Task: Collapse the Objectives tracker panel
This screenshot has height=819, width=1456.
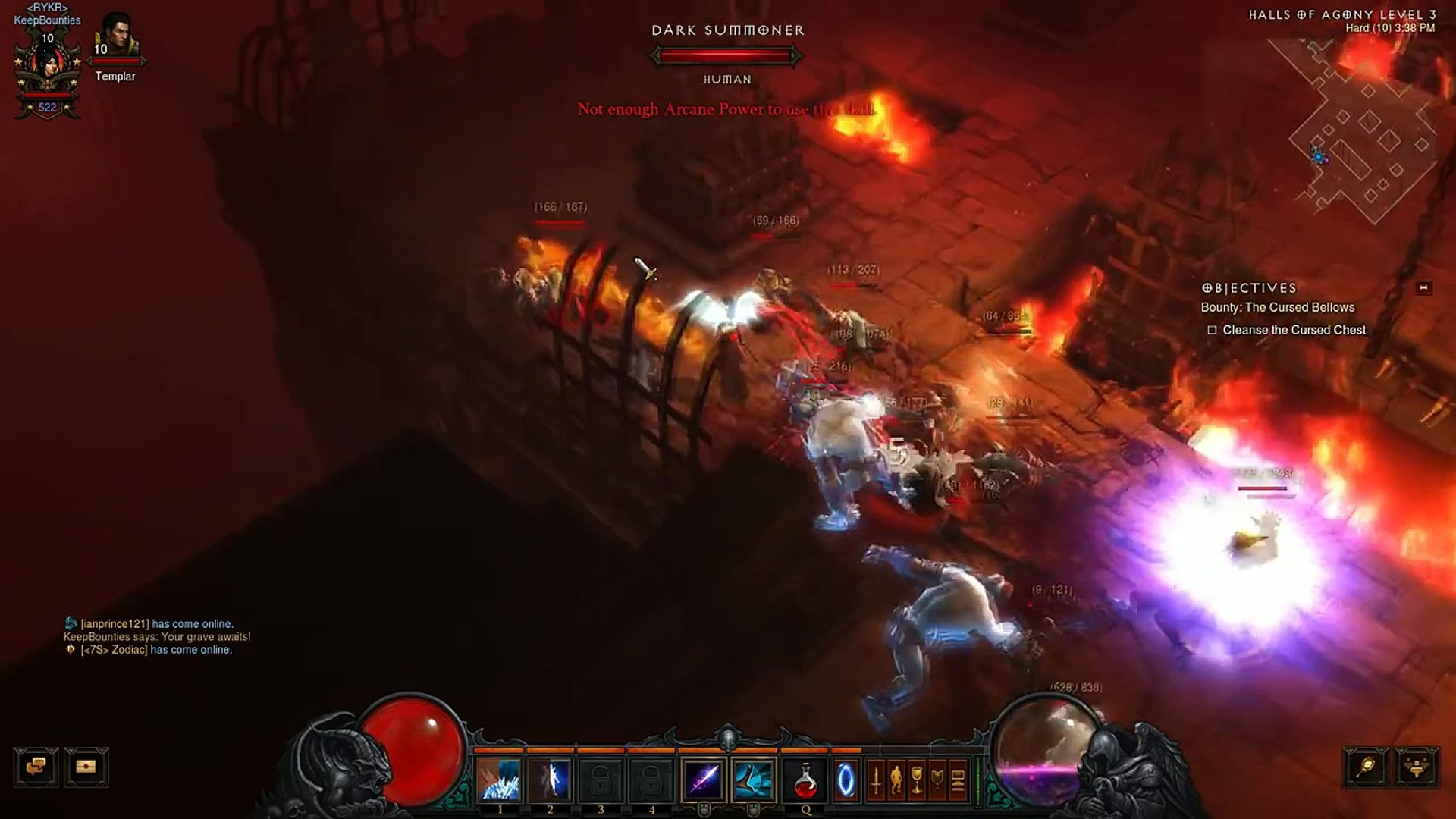Action: 1423,288
